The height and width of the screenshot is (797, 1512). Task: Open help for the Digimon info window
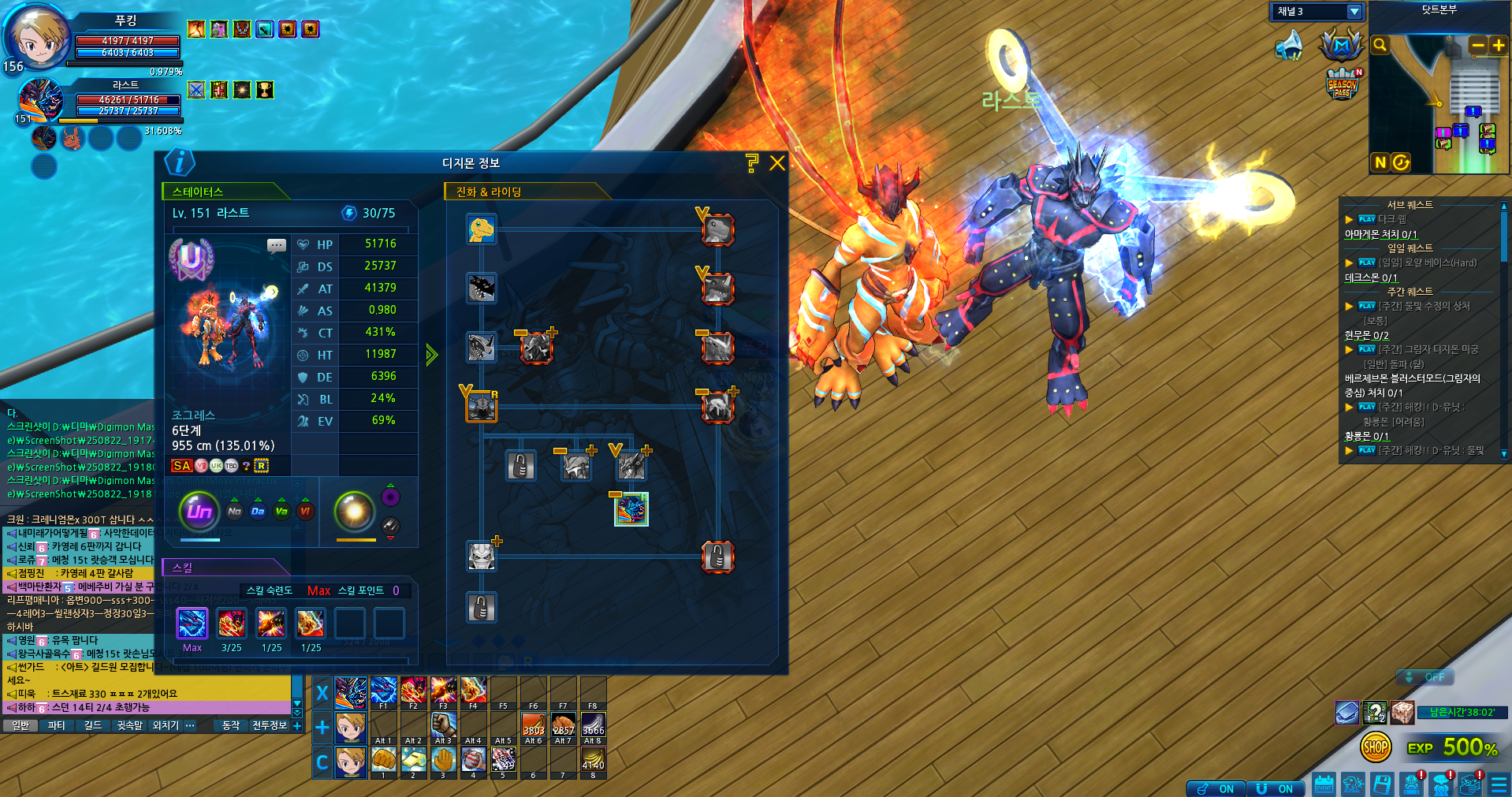pyautogui.click(x=752, y=163)
